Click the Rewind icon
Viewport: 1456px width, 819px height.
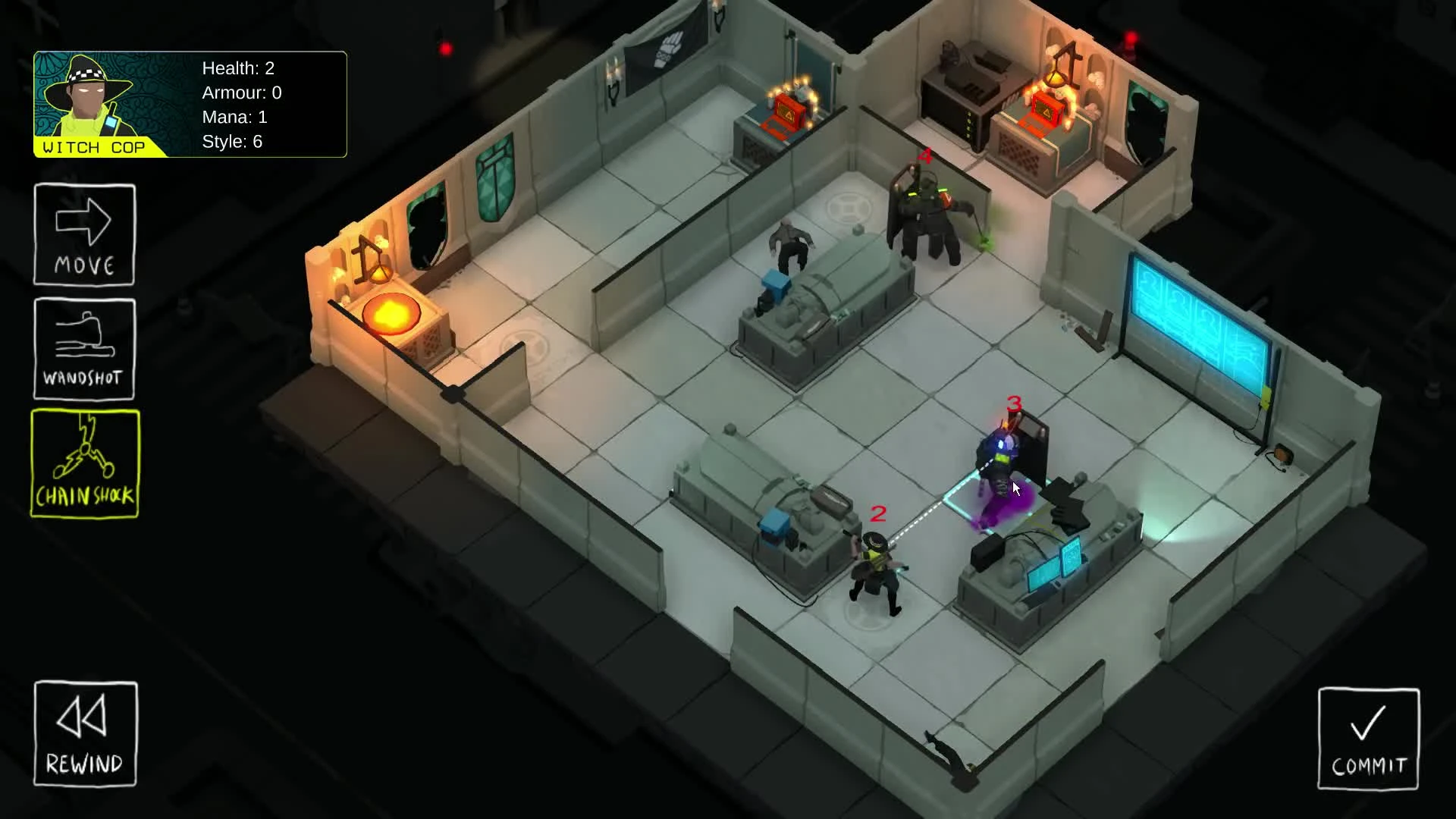(x=84, y=733)
